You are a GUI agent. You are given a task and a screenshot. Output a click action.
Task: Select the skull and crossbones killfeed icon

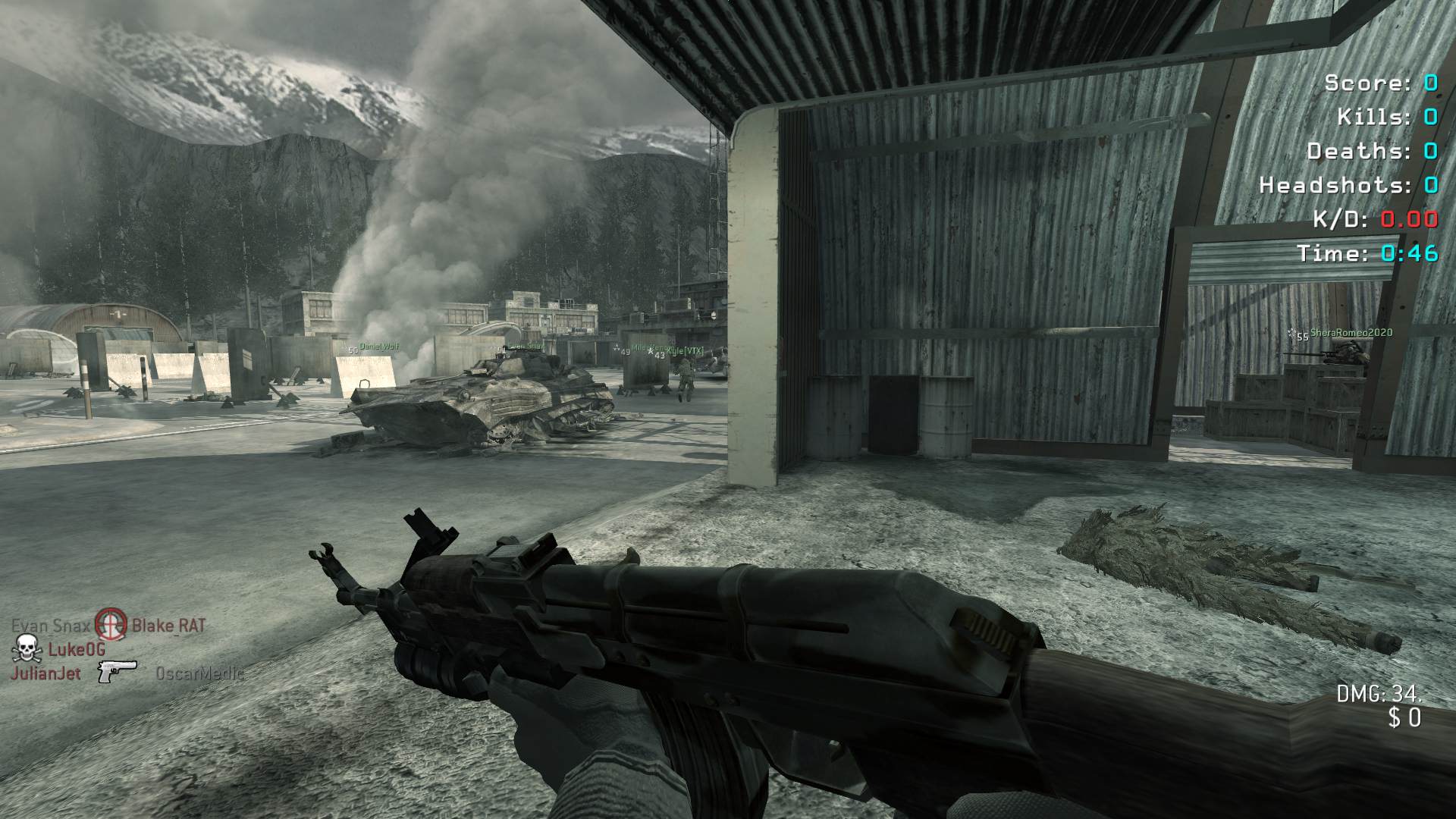point(27,649)
